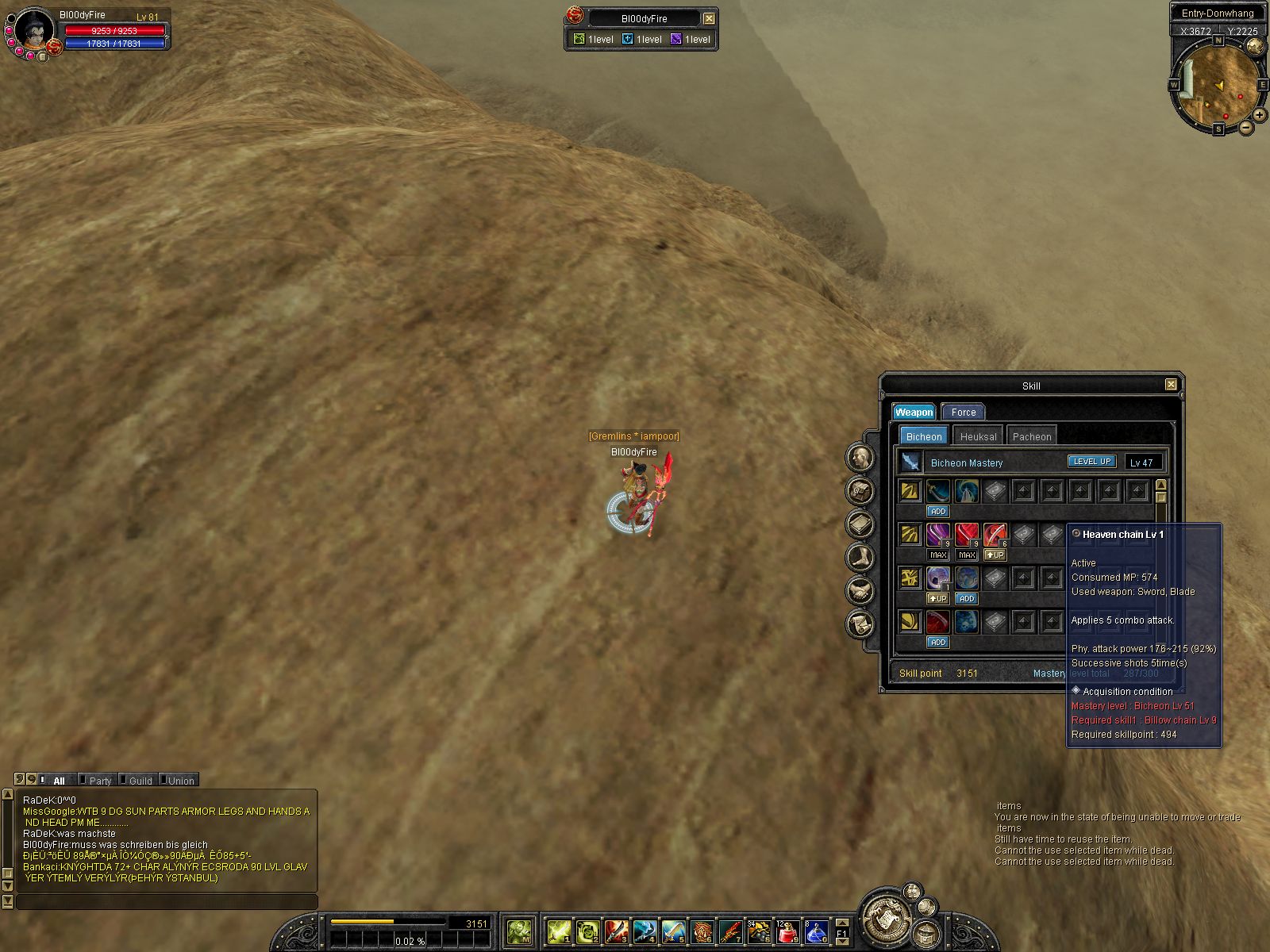Switch to the Force skill tab

(x=963, y=412)
